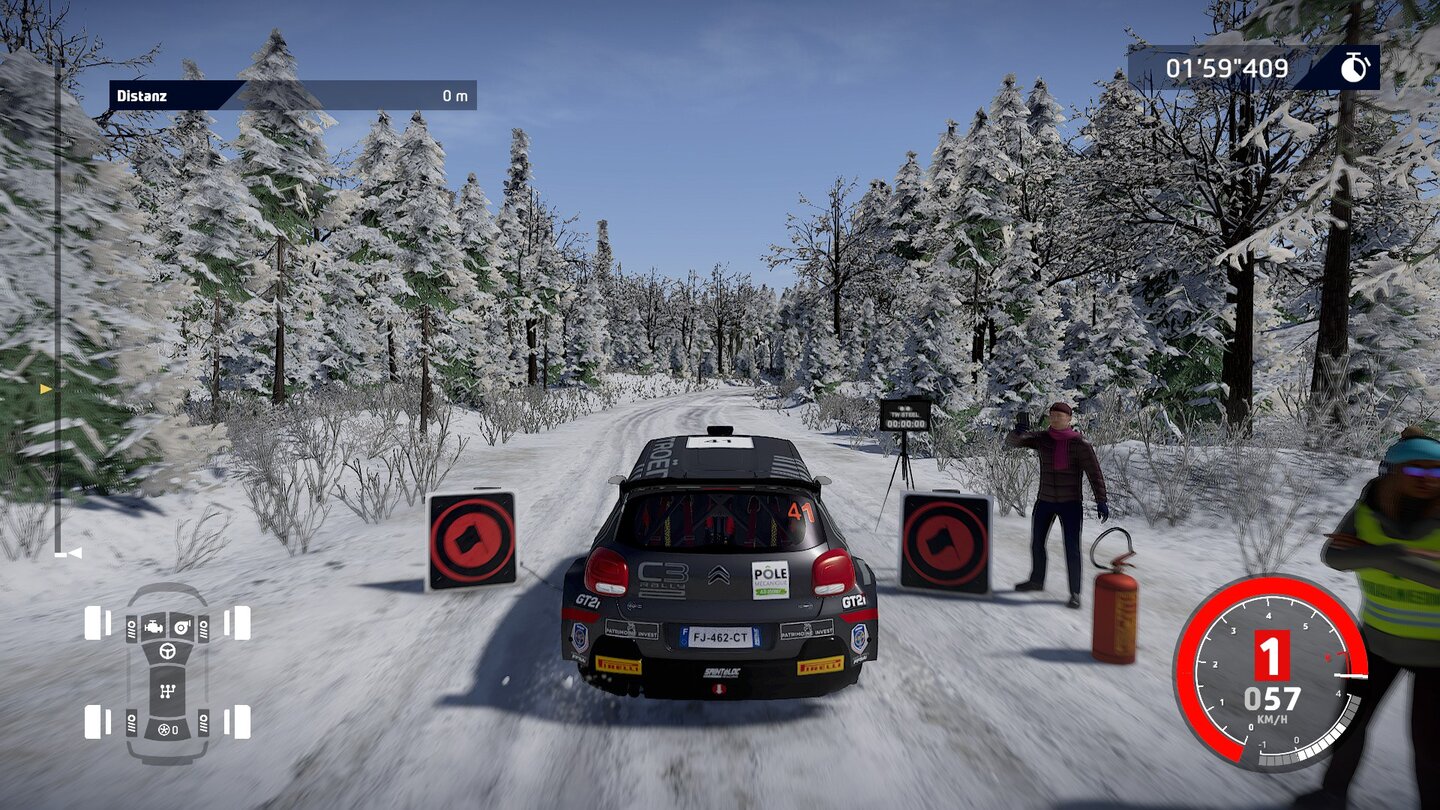The image size is (1440, 810).
Task: Toggle the rear-left suspension indicator
Action: click(x=131, y=722)
